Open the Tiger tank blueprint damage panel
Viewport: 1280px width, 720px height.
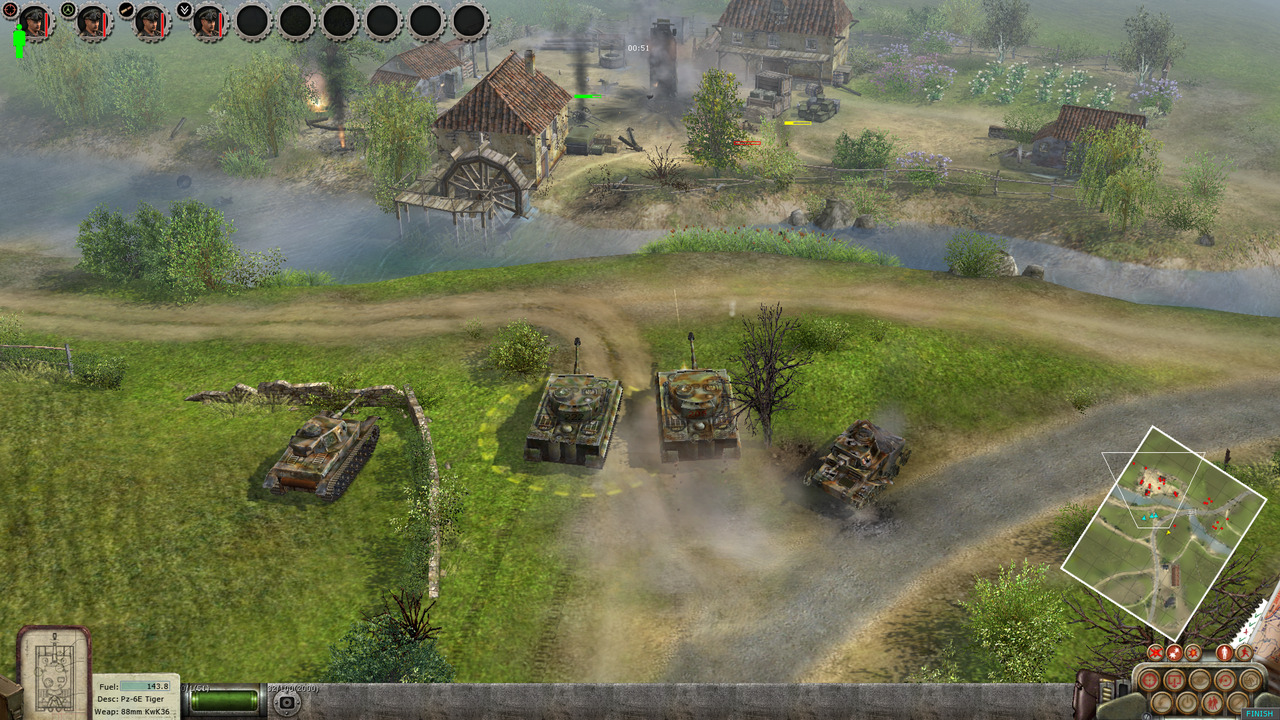point(53,672)
